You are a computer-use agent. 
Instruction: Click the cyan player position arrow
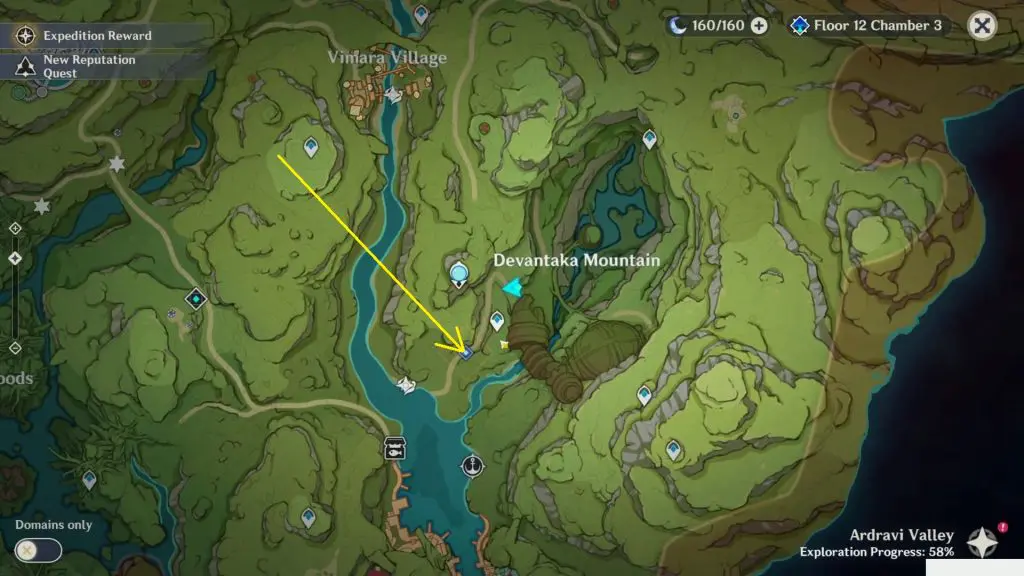point(512,288)
